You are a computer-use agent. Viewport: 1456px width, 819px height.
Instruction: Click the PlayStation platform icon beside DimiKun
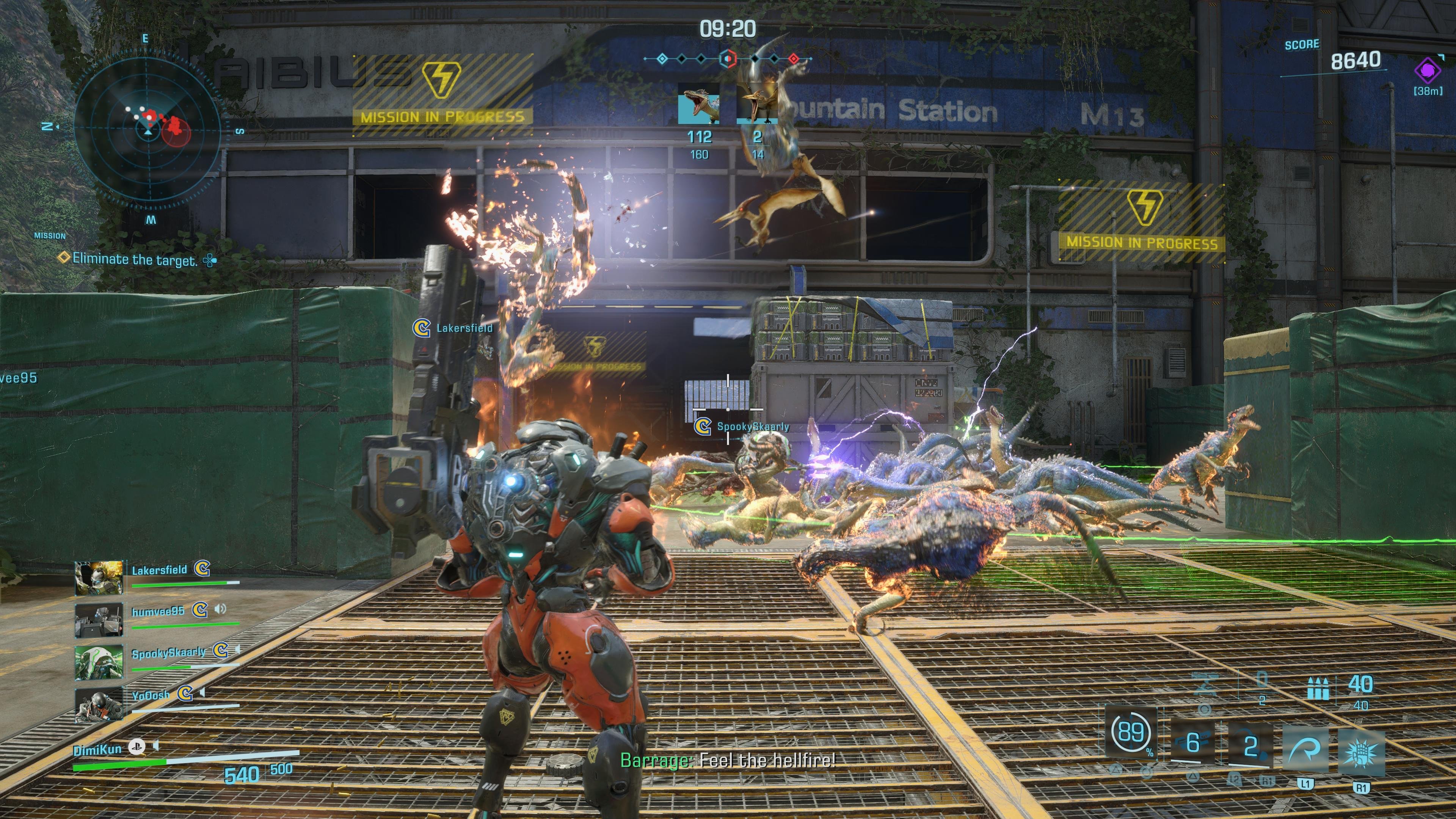pyautogui.click(x=136, y=747)
